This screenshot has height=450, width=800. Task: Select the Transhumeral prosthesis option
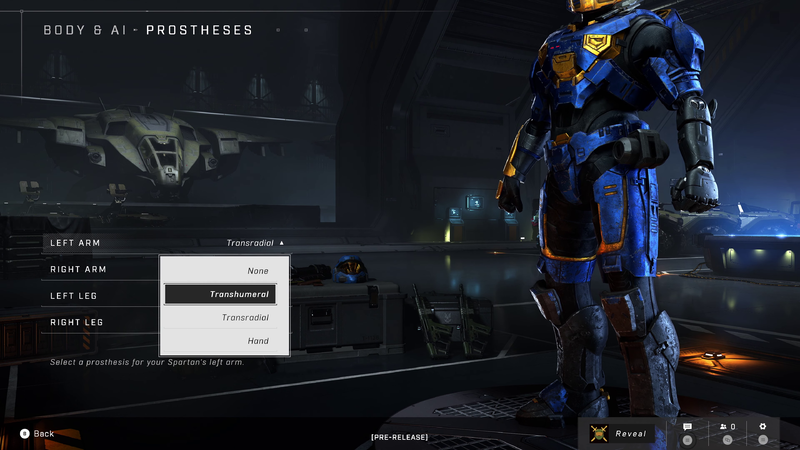225,294
